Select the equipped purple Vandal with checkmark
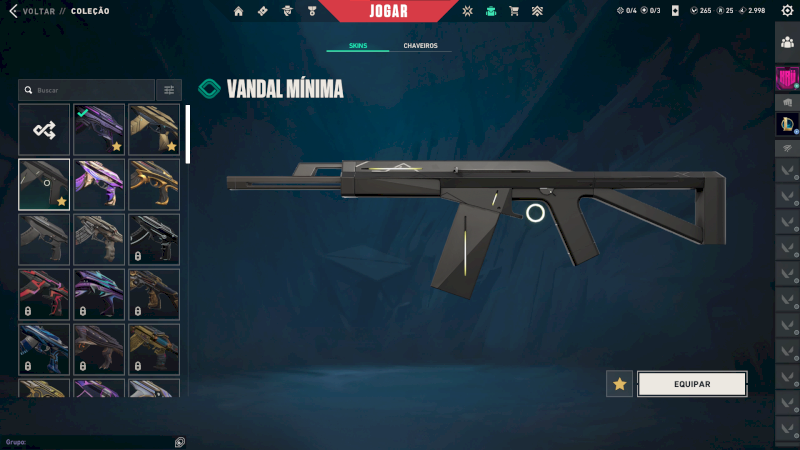 [x=99, y=129]
